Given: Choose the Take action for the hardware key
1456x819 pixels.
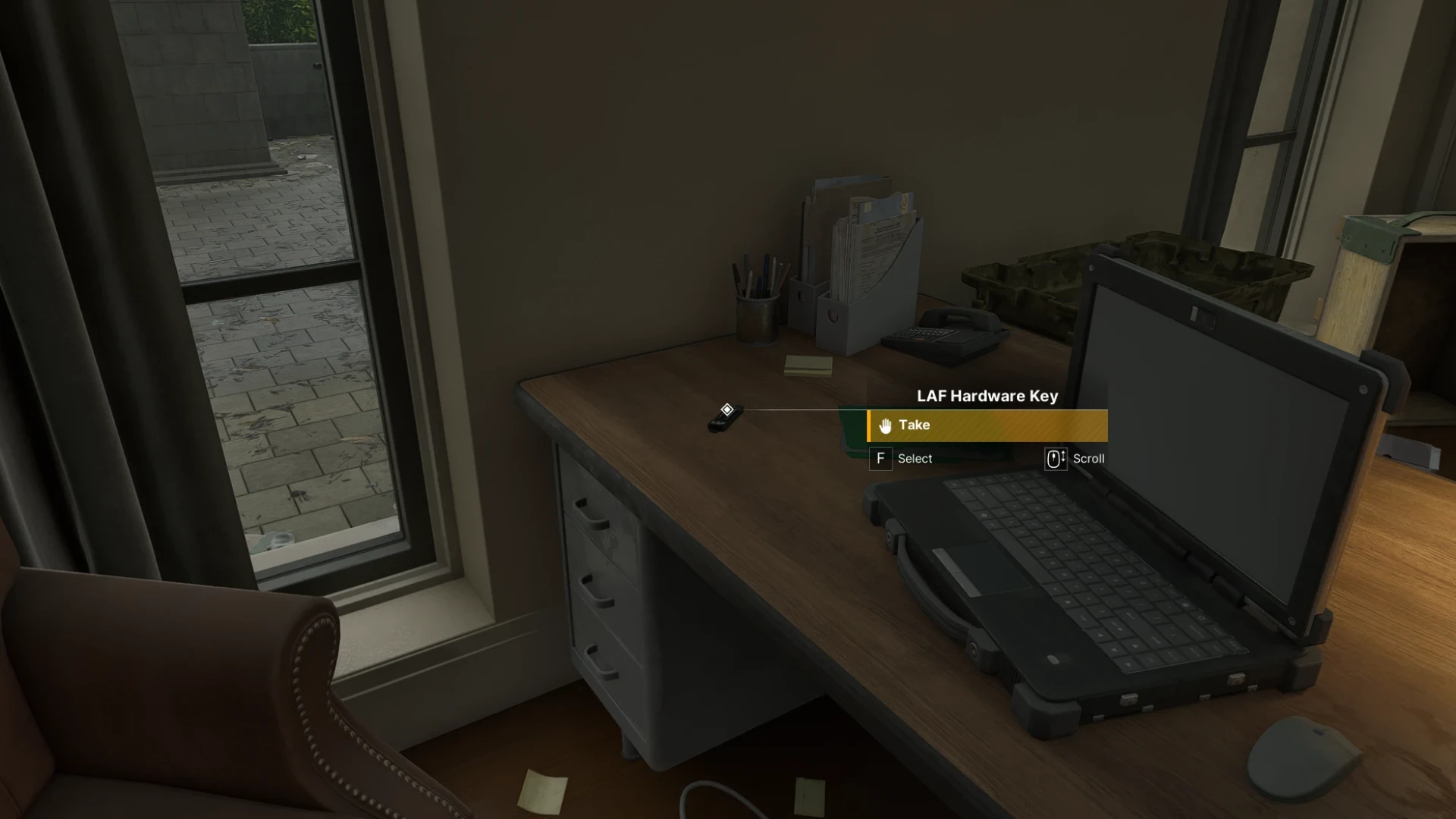Looking at the screenshot, I should [x=987, y=425].
